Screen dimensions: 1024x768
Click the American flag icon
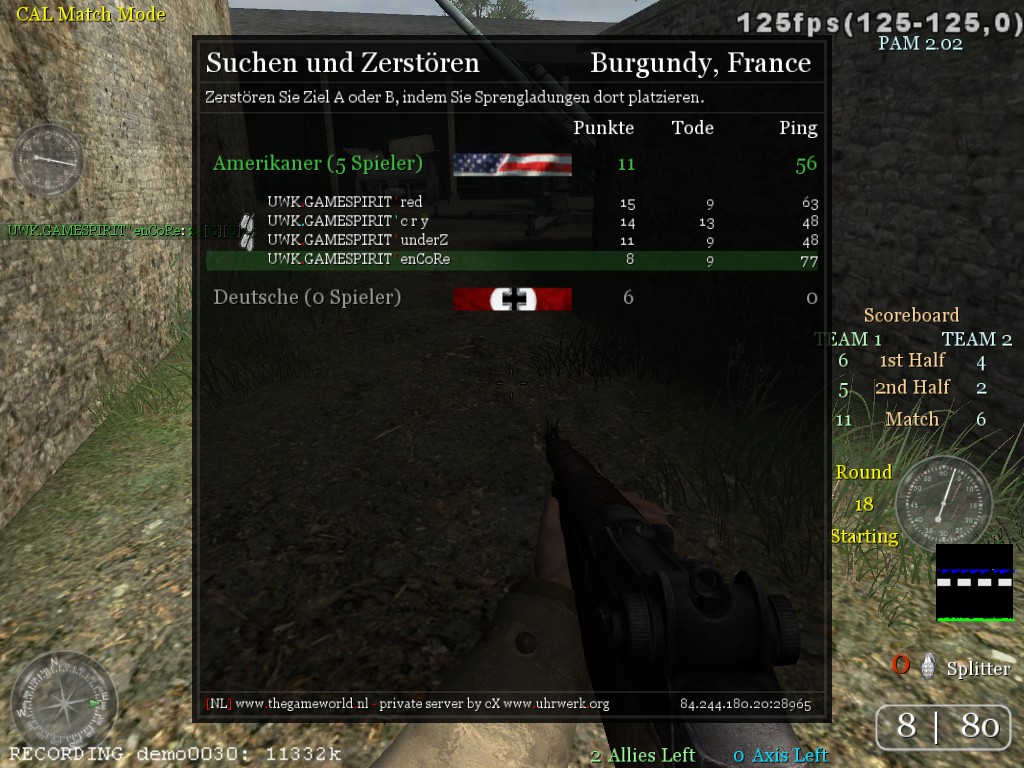pyautogui.click(x=512, y=165)
